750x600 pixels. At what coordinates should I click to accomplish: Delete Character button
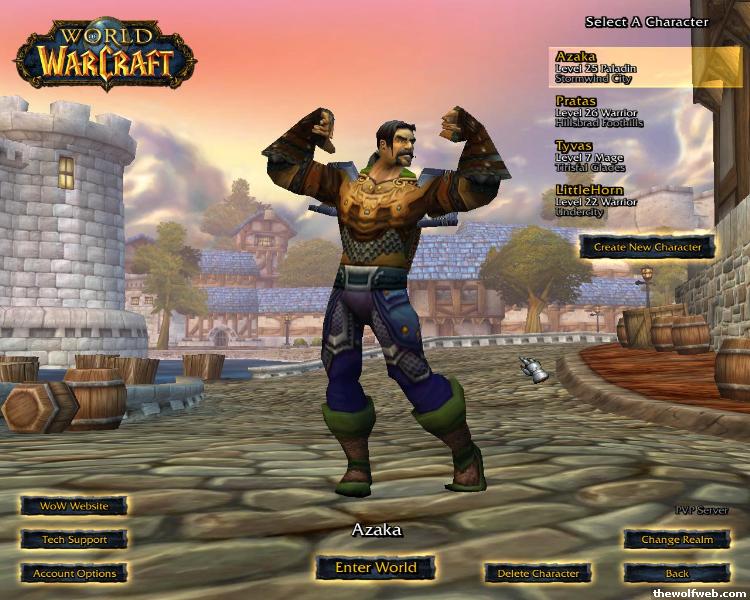tap(538, 574)
